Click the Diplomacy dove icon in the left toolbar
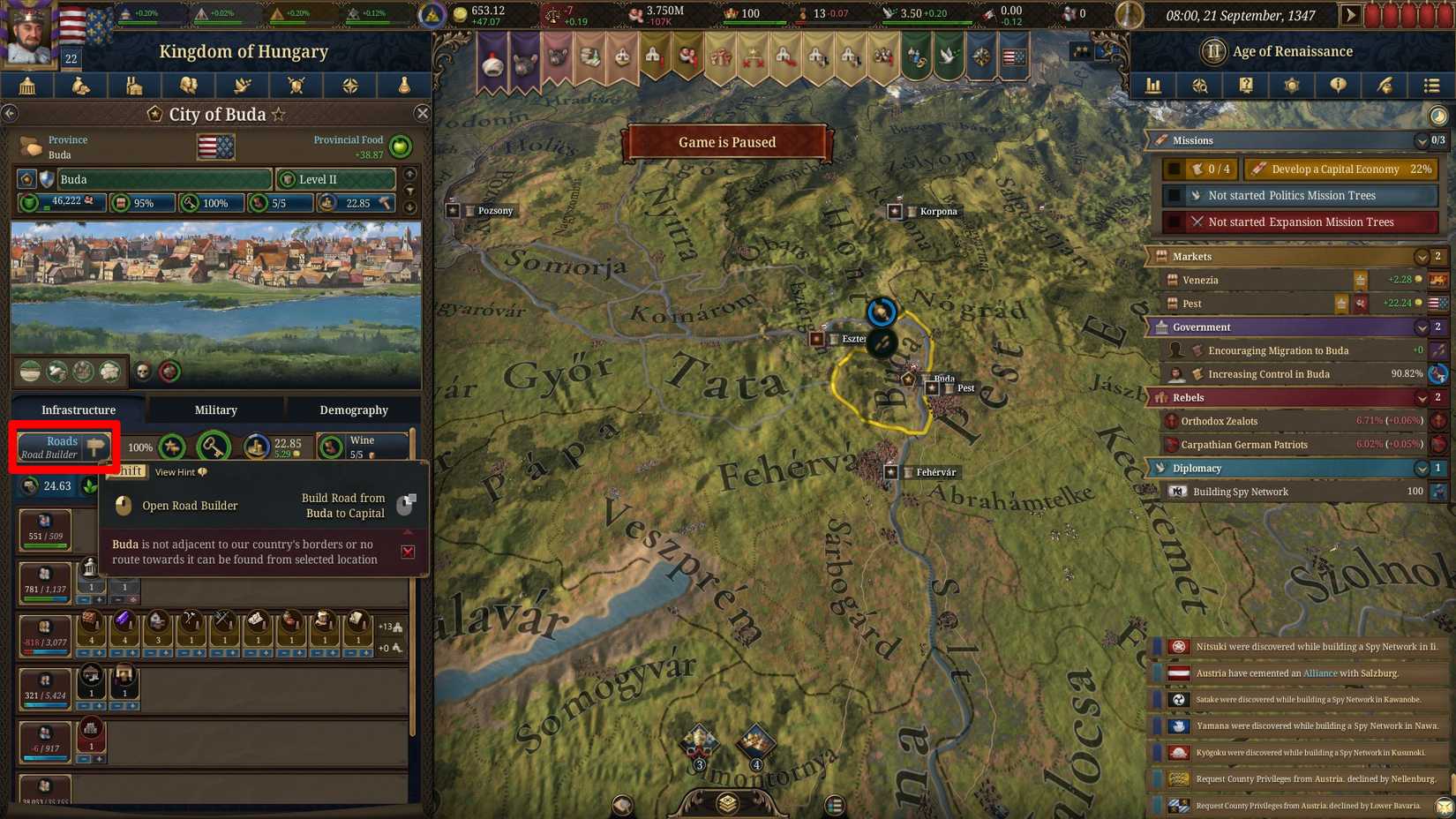This screenshot has width=1456, height=819. pos(242,86)
